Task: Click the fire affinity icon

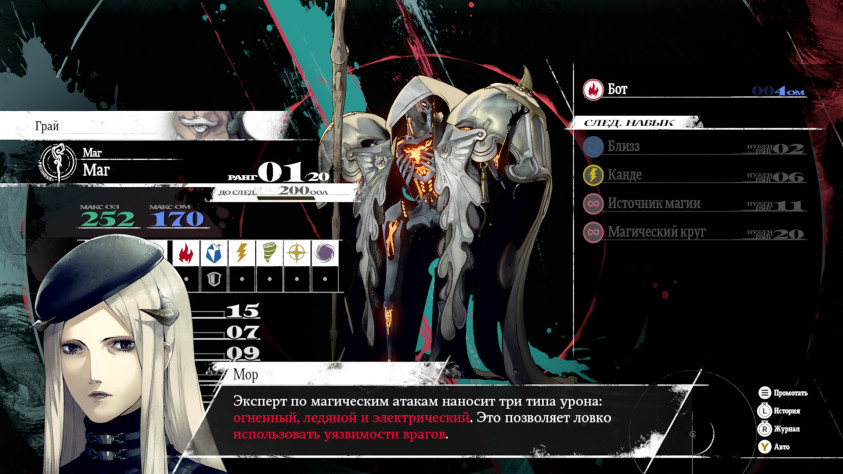Action: (x=185, y=252)
